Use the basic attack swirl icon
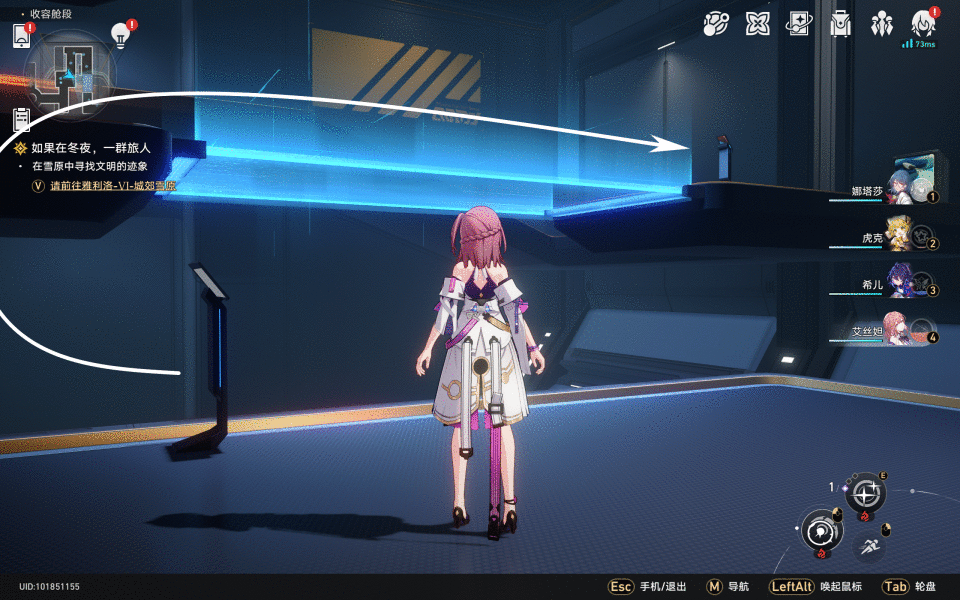Image resolution: width=960 pixels, height=600 pixels. [x=821, y=530]
